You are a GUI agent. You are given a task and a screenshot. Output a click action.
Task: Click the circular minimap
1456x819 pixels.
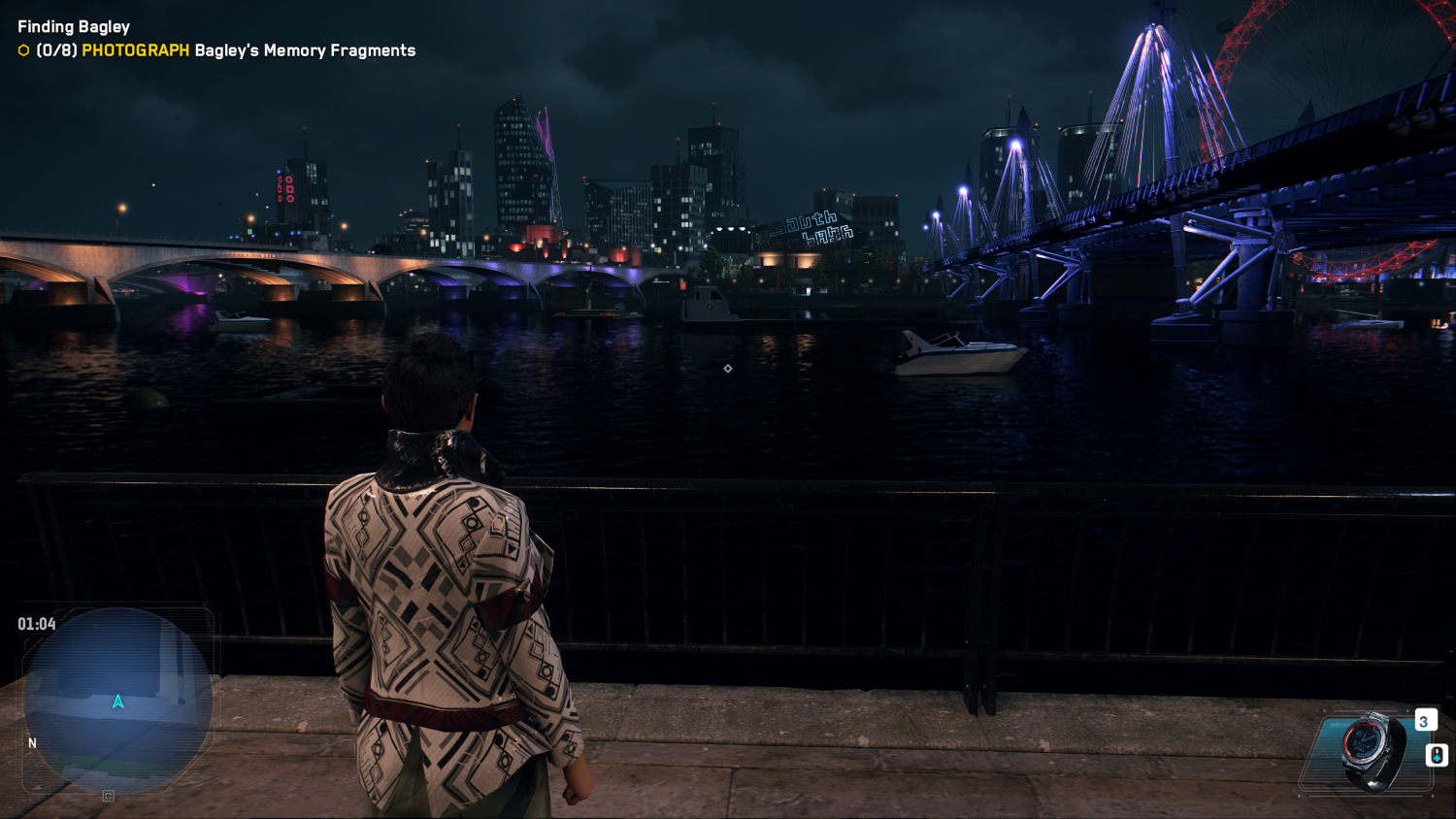(x=117, y=699)
